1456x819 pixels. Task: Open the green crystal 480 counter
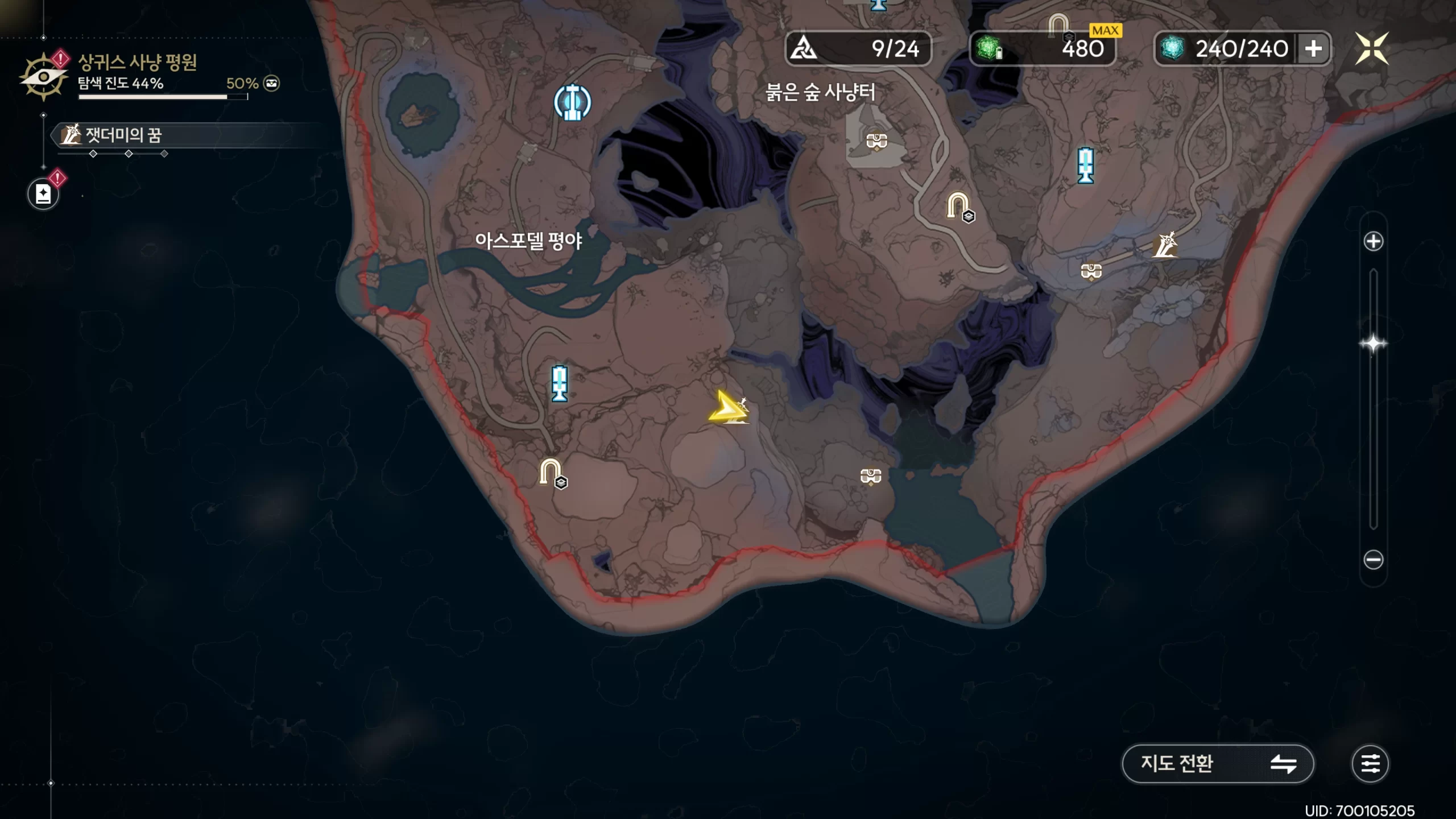1042,49
